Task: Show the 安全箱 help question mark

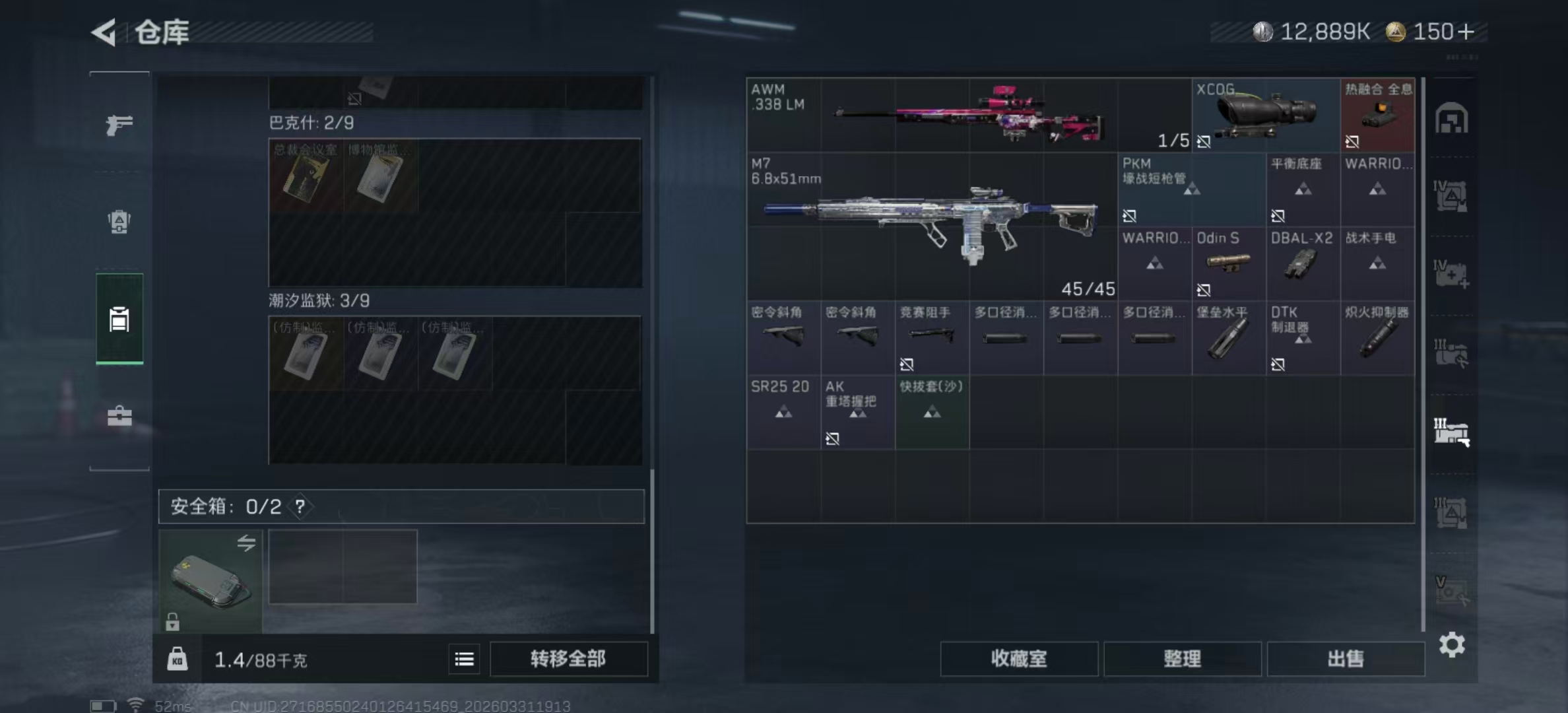Action: pos(300,506)
